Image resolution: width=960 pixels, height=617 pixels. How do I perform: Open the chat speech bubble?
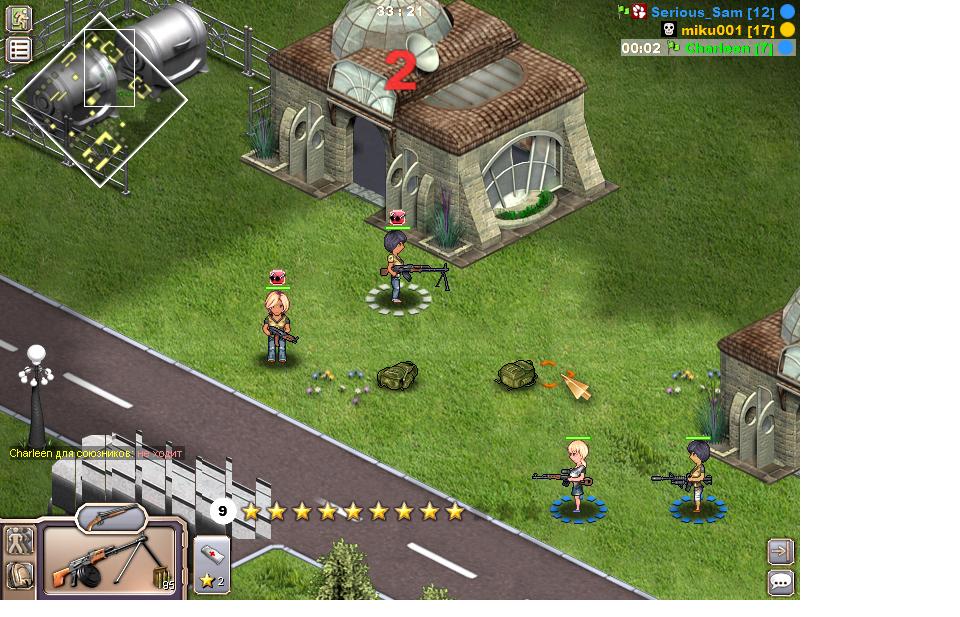[781, 582]
